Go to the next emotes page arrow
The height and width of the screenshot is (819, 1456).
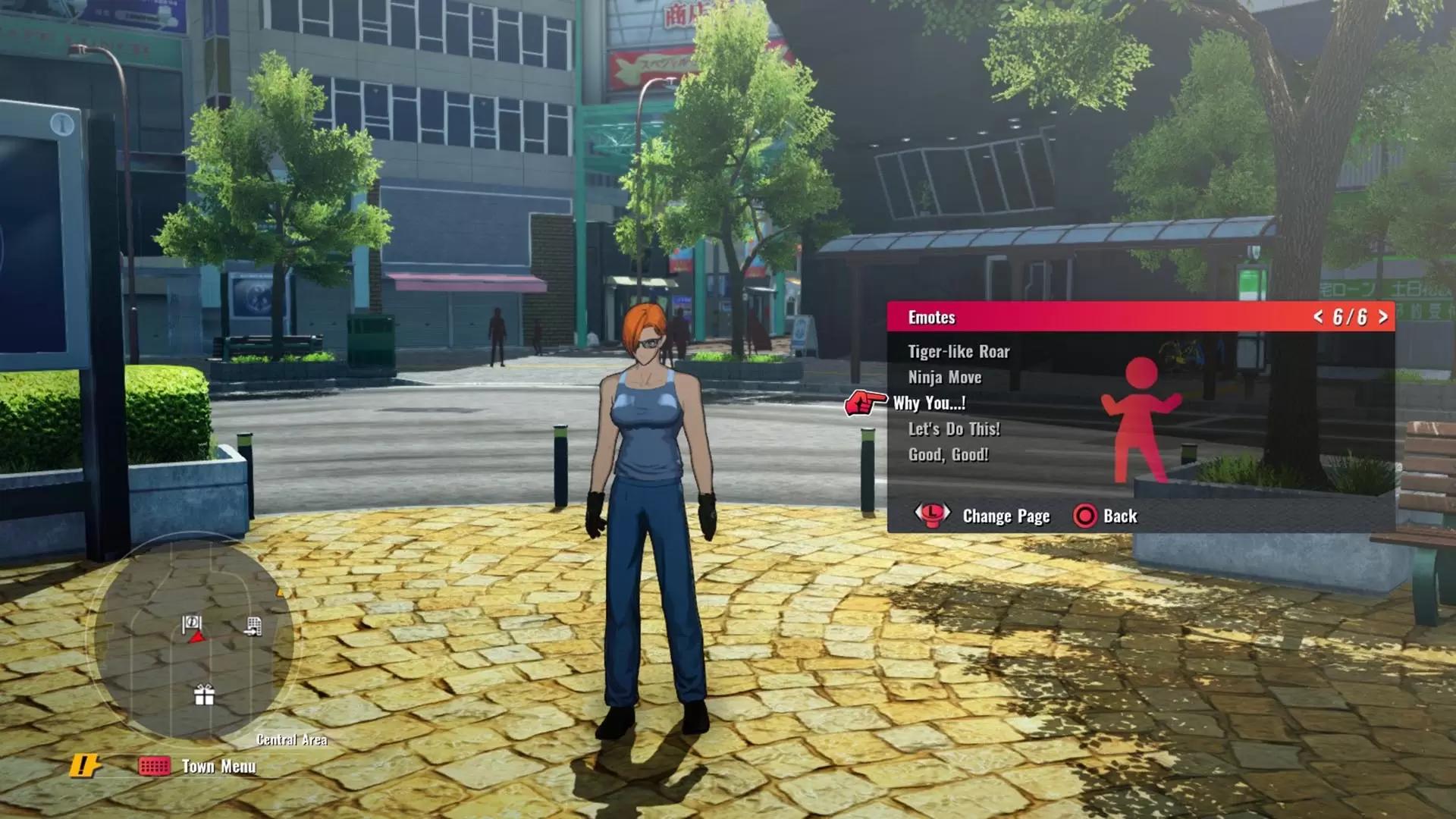tap(1383, 317)
